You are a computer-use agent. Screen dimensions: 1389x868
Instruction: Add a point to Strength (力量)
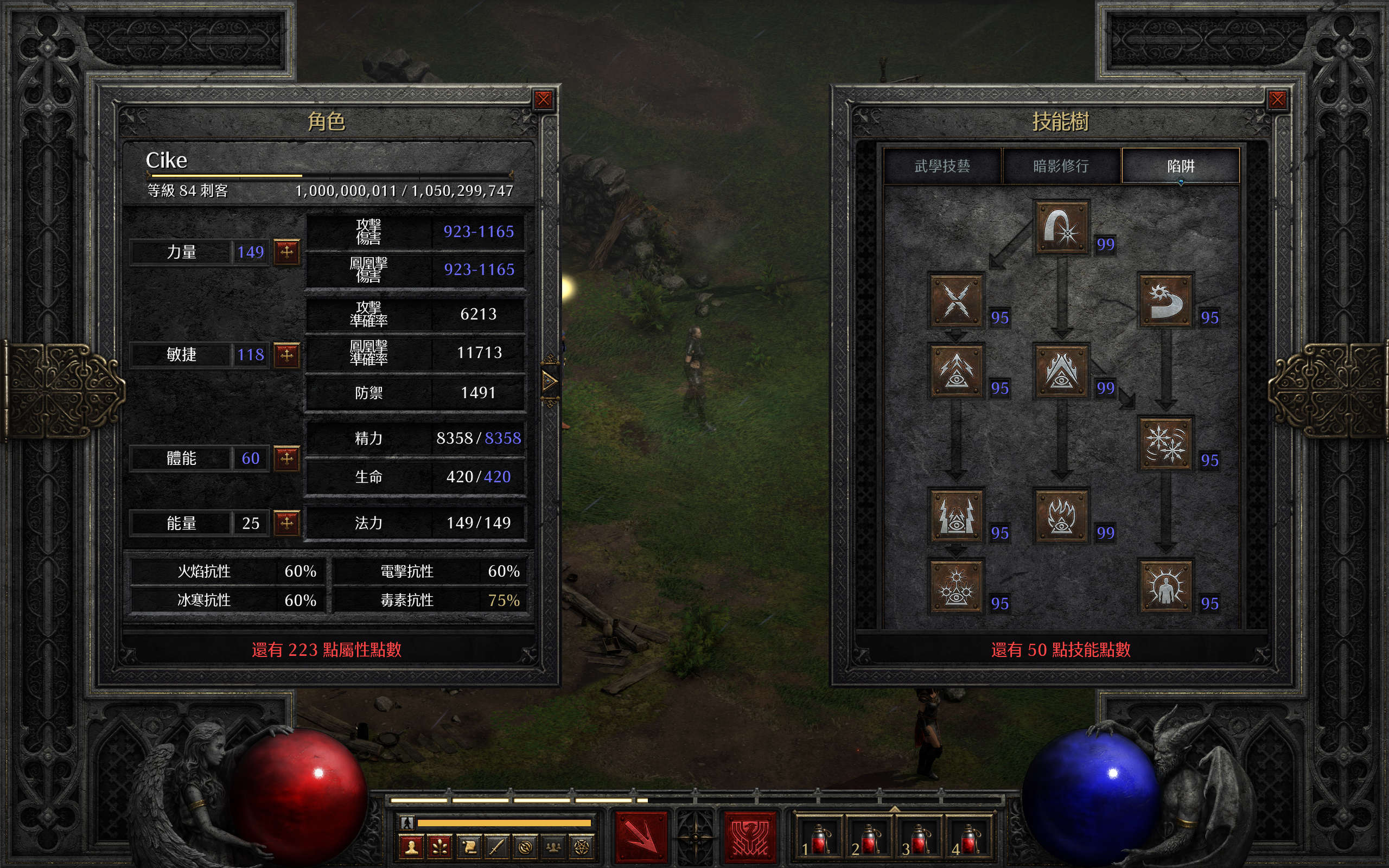286,251
